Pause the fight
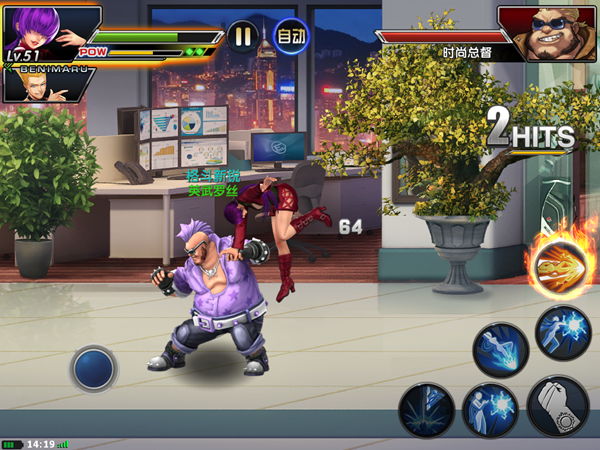The width and height of the screenshot is (600, 450). [x=242, y=37]
